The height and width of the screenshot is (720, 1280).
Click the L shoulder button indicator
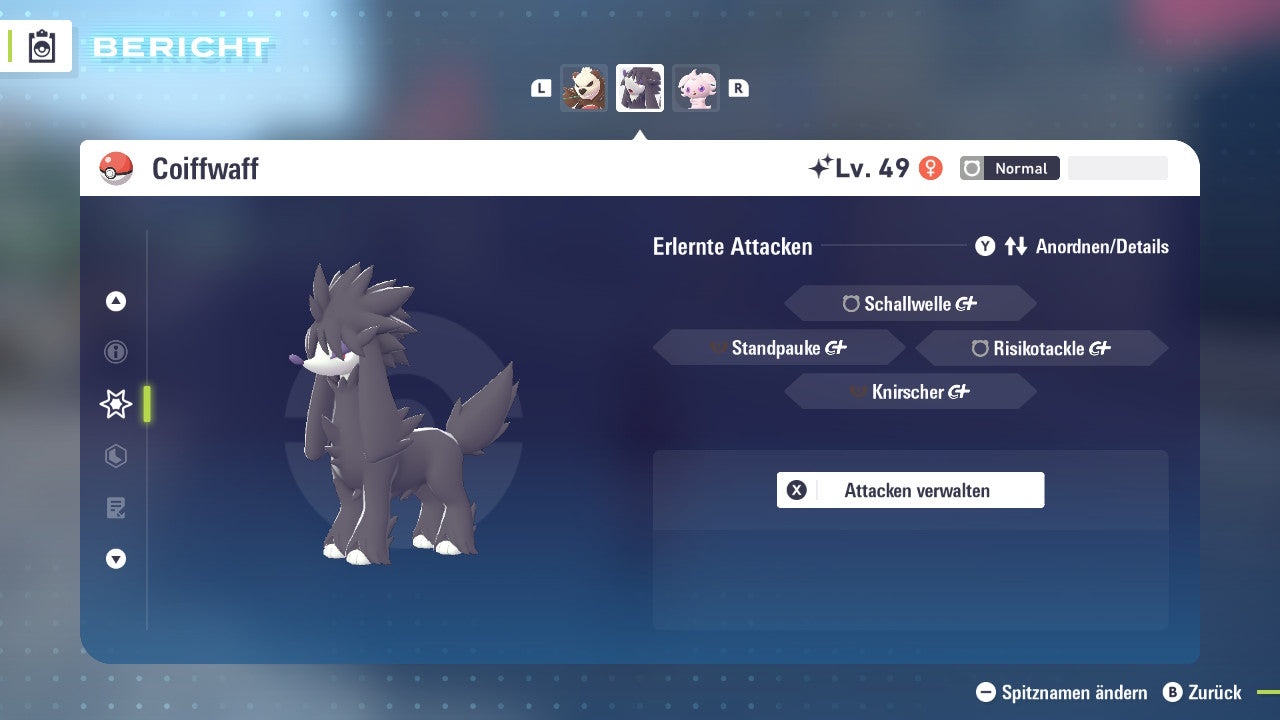pyautogui.click(x=540, y=88)
